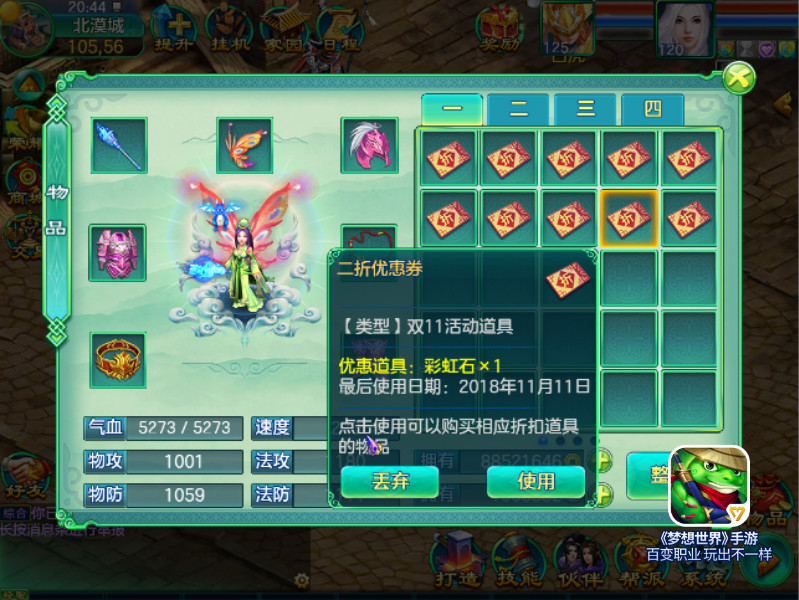Select the gold ring equipment slot
The height and width of the screenshot is (600, 799).
click(x=119, y=360)
